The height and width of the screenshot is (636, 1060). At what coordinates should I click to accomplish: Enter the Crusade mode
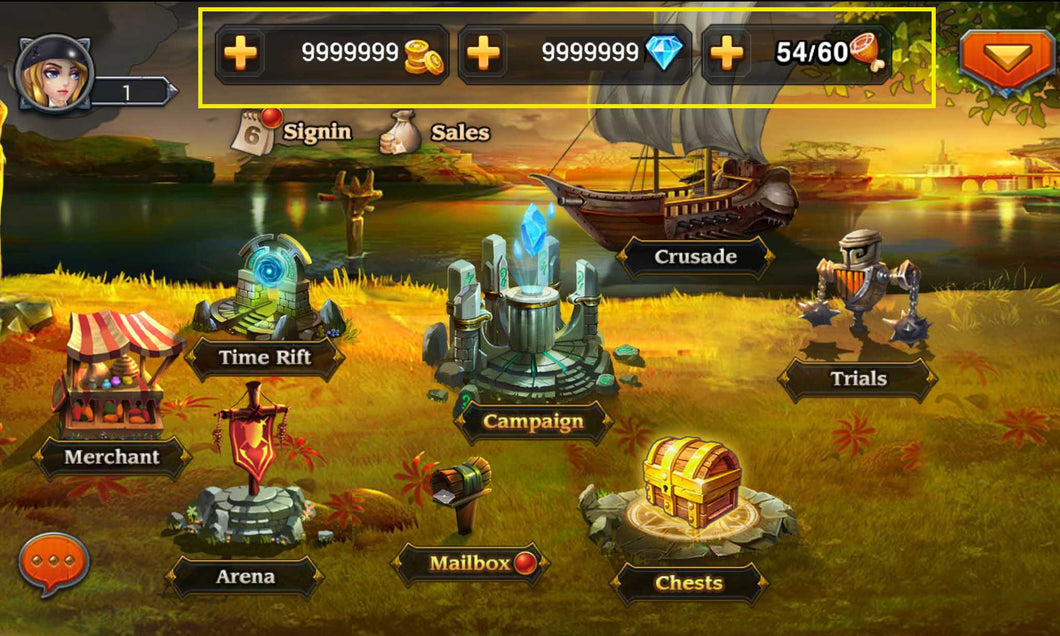tap(695, 257)
